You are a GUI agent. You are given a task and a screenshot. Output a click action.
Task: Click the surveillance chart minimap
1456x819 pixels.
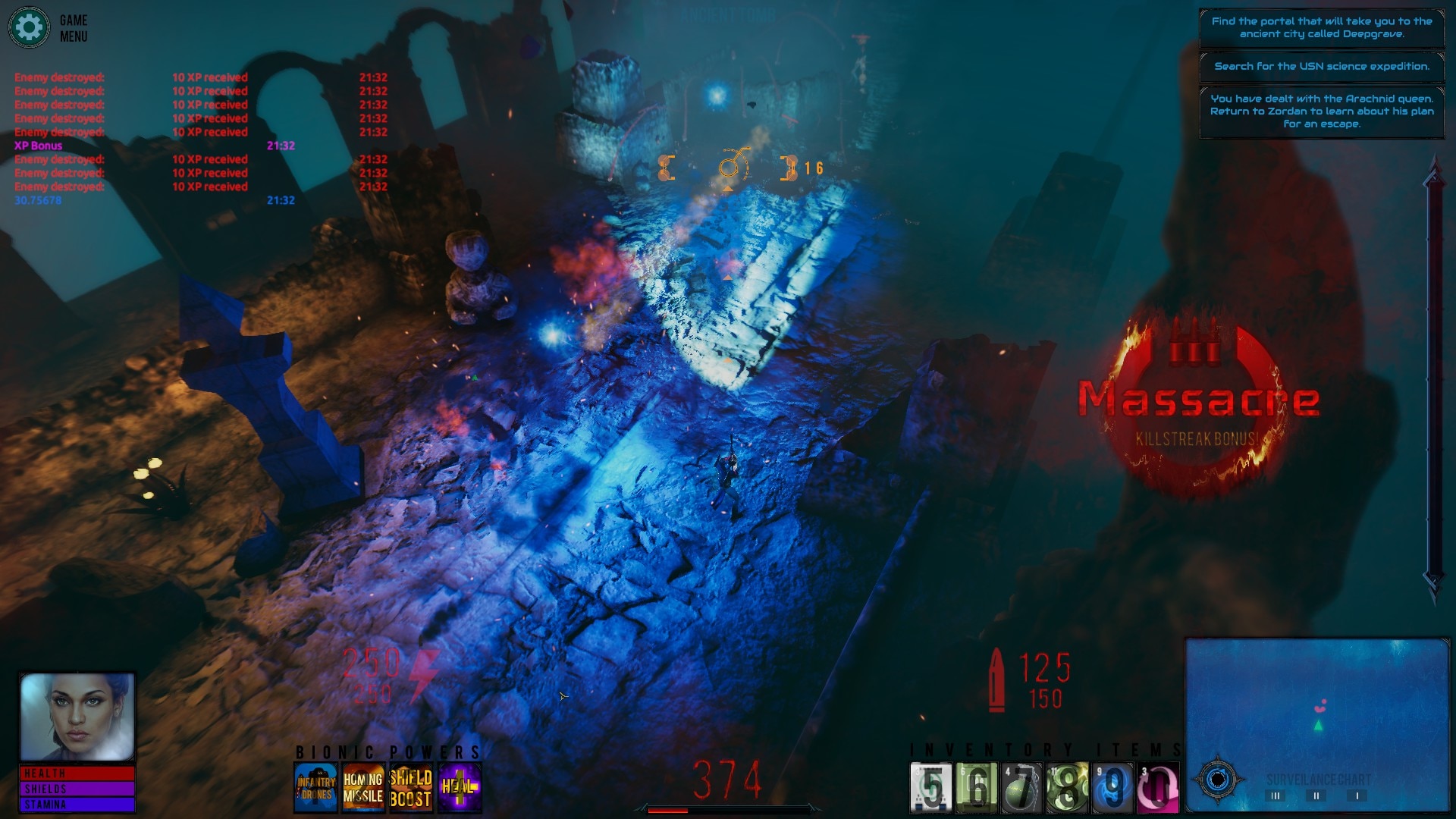coord(1317,705)
